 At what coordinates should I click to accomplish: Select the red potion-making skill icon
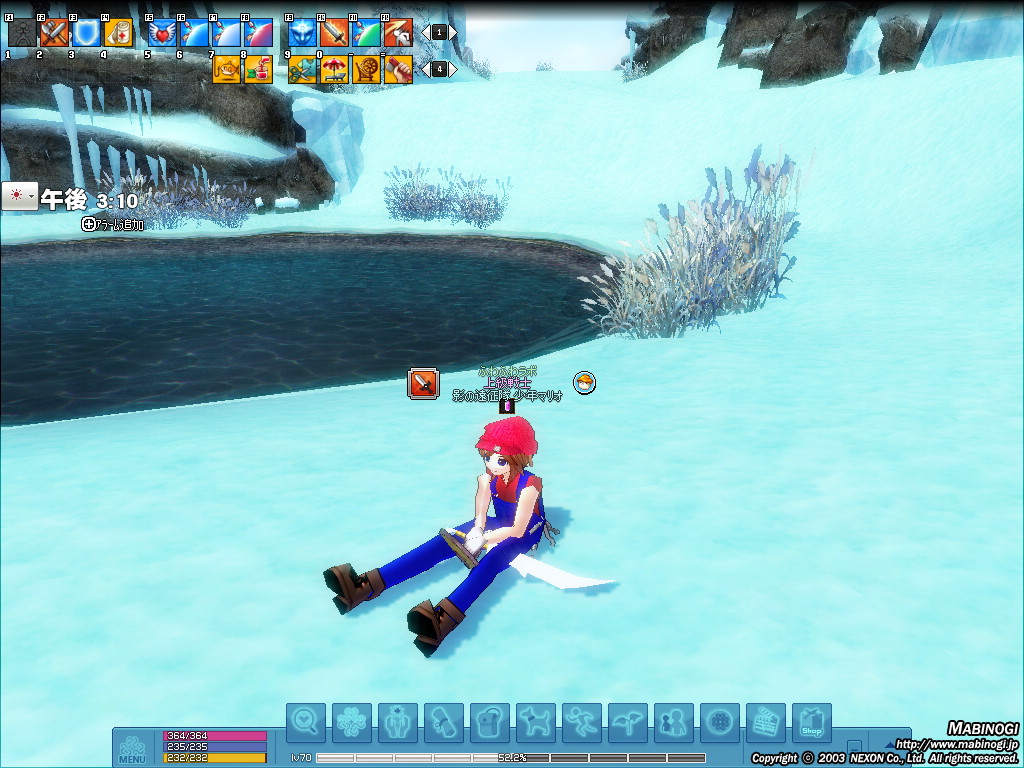coord(258,69)
